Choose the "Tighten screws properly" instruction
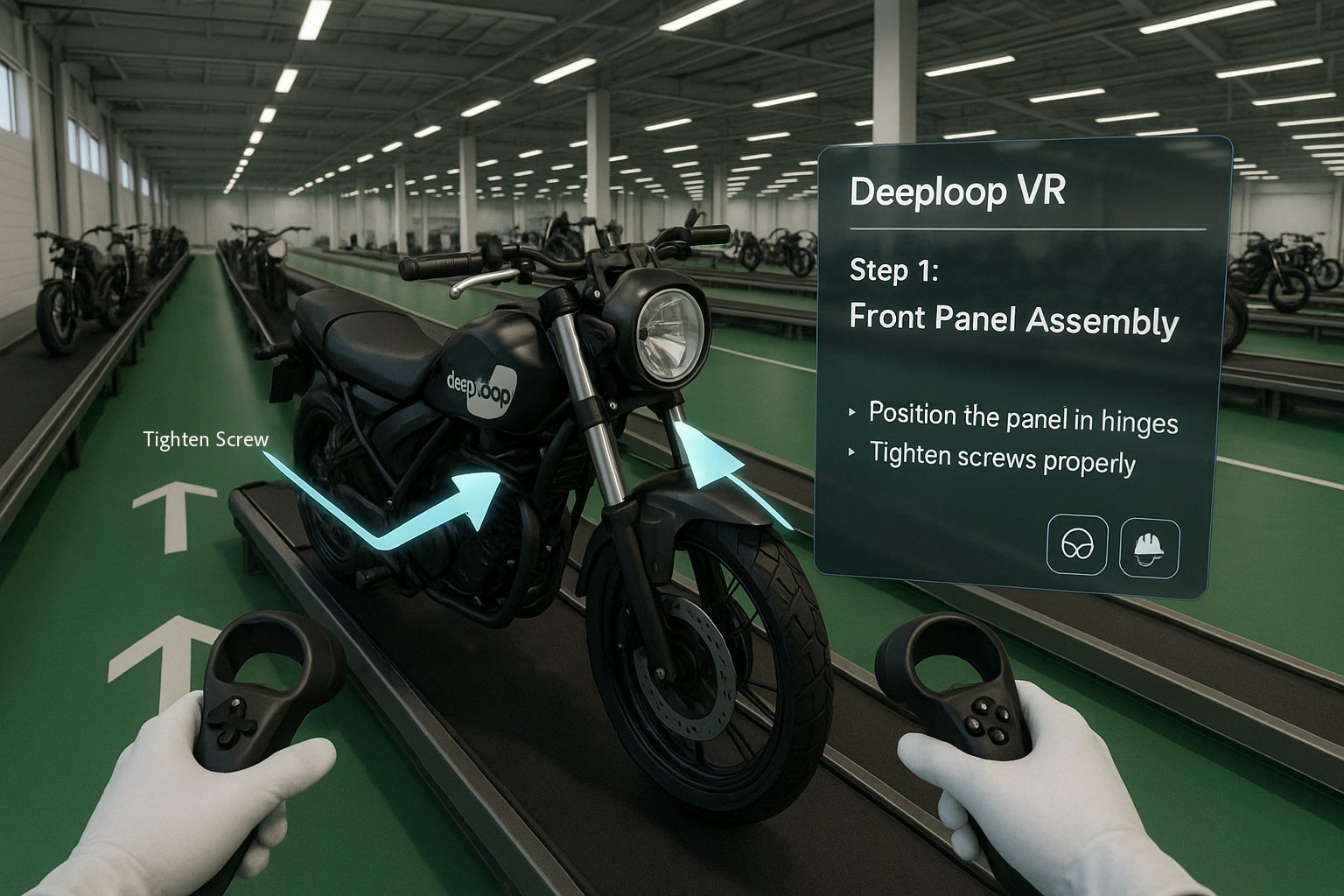 click(1002, 458)
